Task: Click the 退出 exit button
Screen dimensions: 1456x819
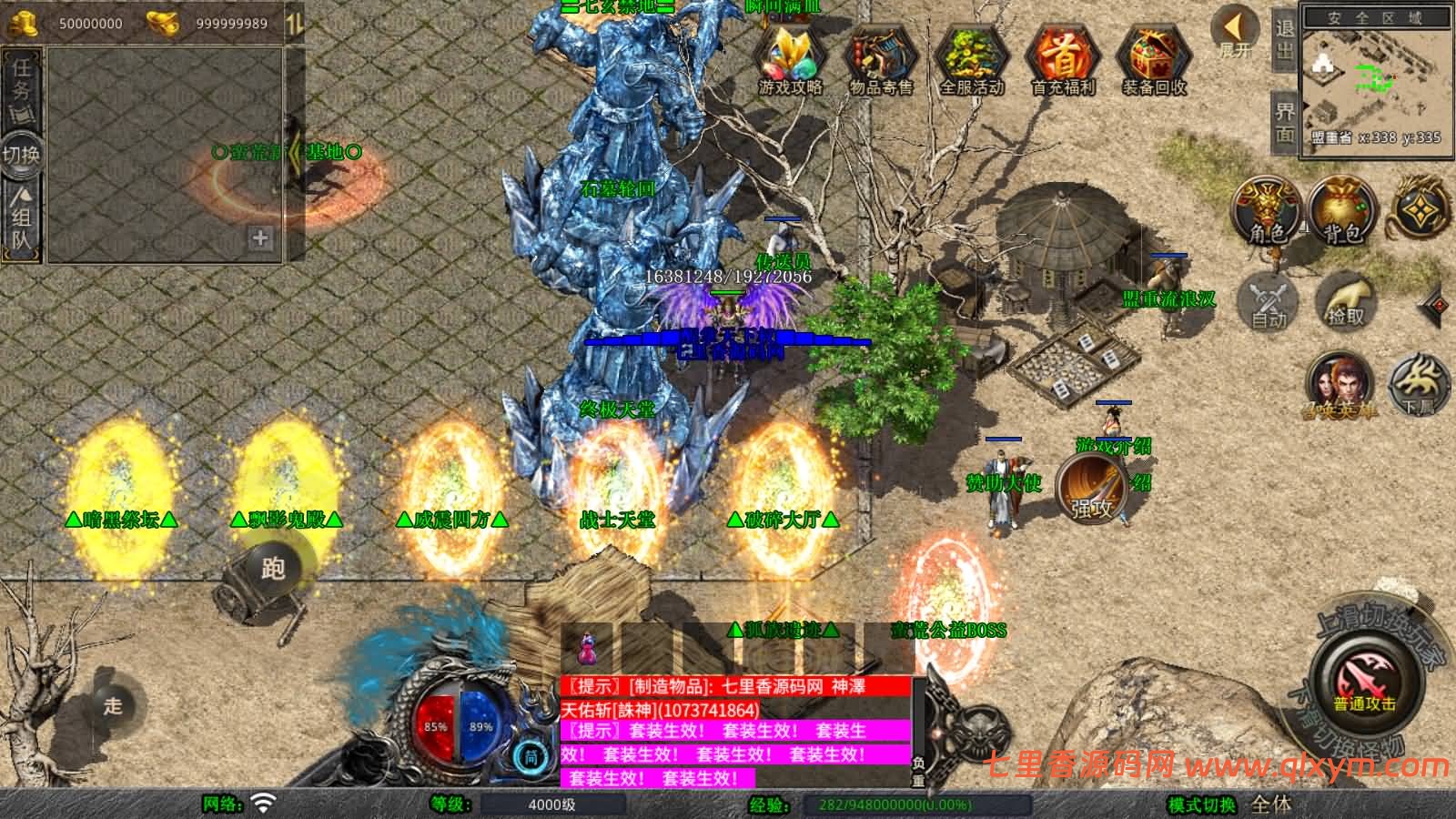Action: click(x=1284, y=40)
